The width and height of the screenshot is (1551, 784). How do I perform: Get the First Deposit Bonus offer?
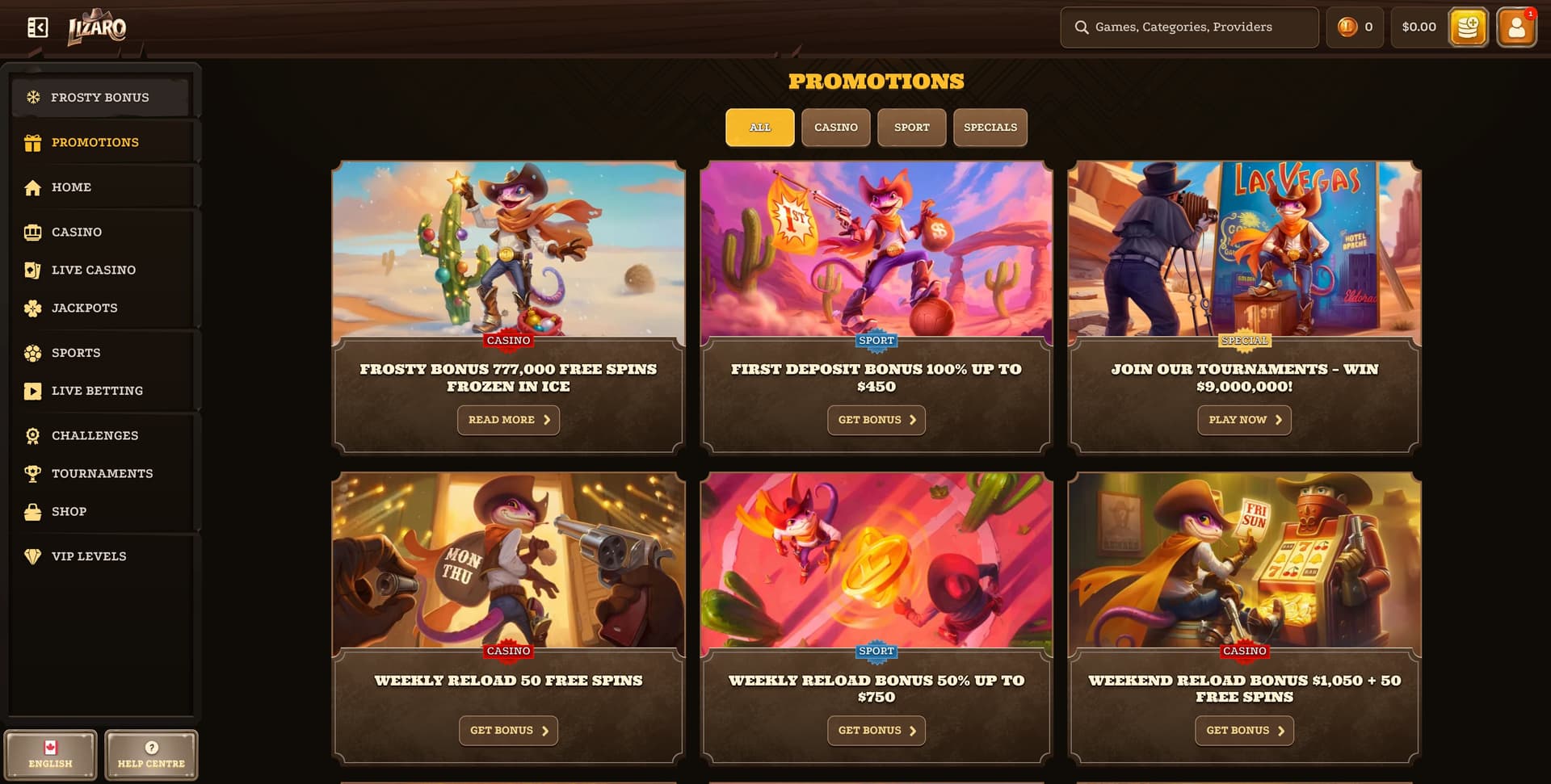(x=876, y=420)
